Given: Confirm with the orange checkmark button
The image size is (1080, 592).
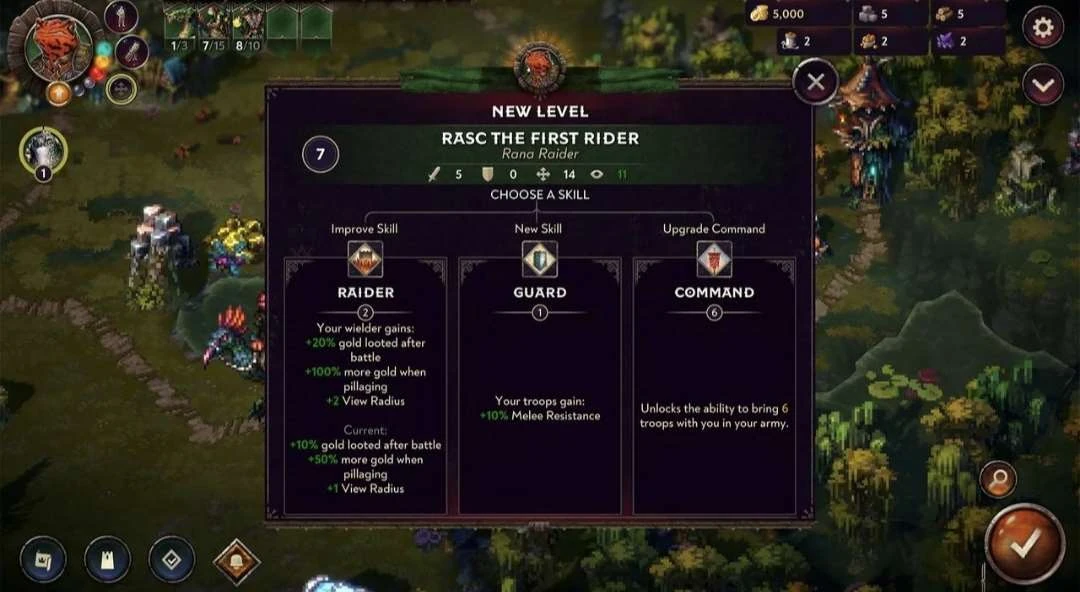Looking at the screenshot, I should click(x=1024, y=543).
